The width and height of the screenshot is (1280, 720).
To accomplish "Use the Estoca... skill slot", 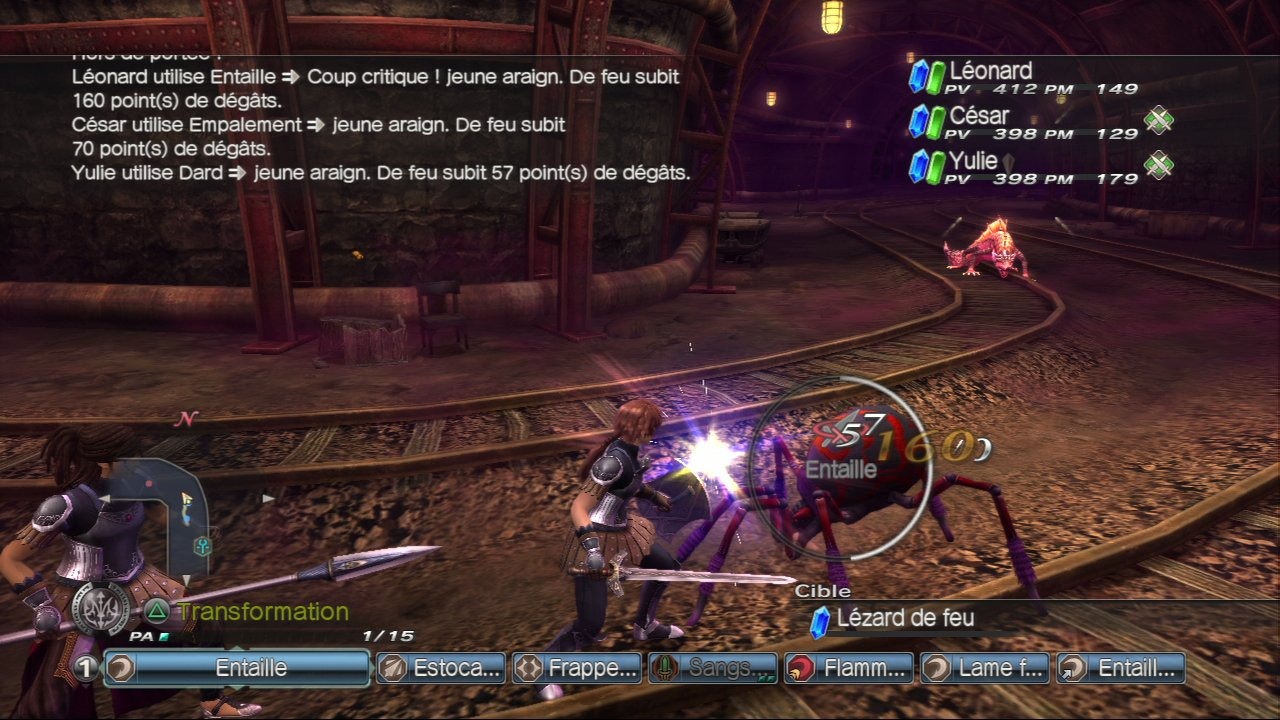I will [440, 668].
